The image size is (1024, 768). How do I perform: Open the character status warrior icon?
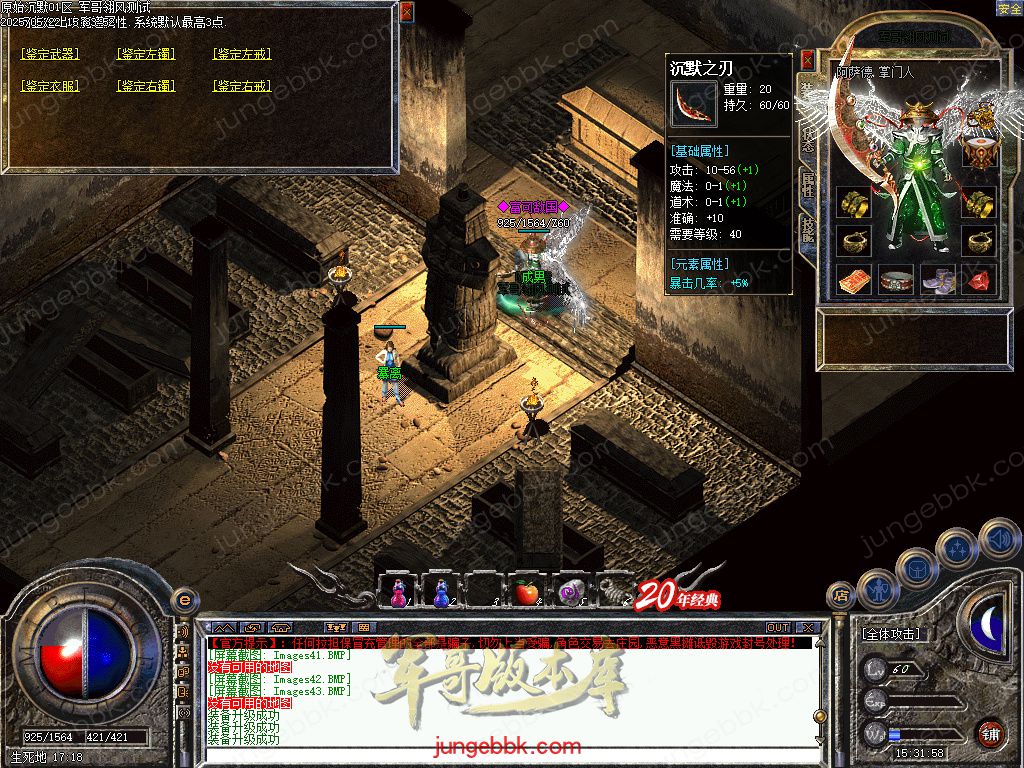click(878, 589)
